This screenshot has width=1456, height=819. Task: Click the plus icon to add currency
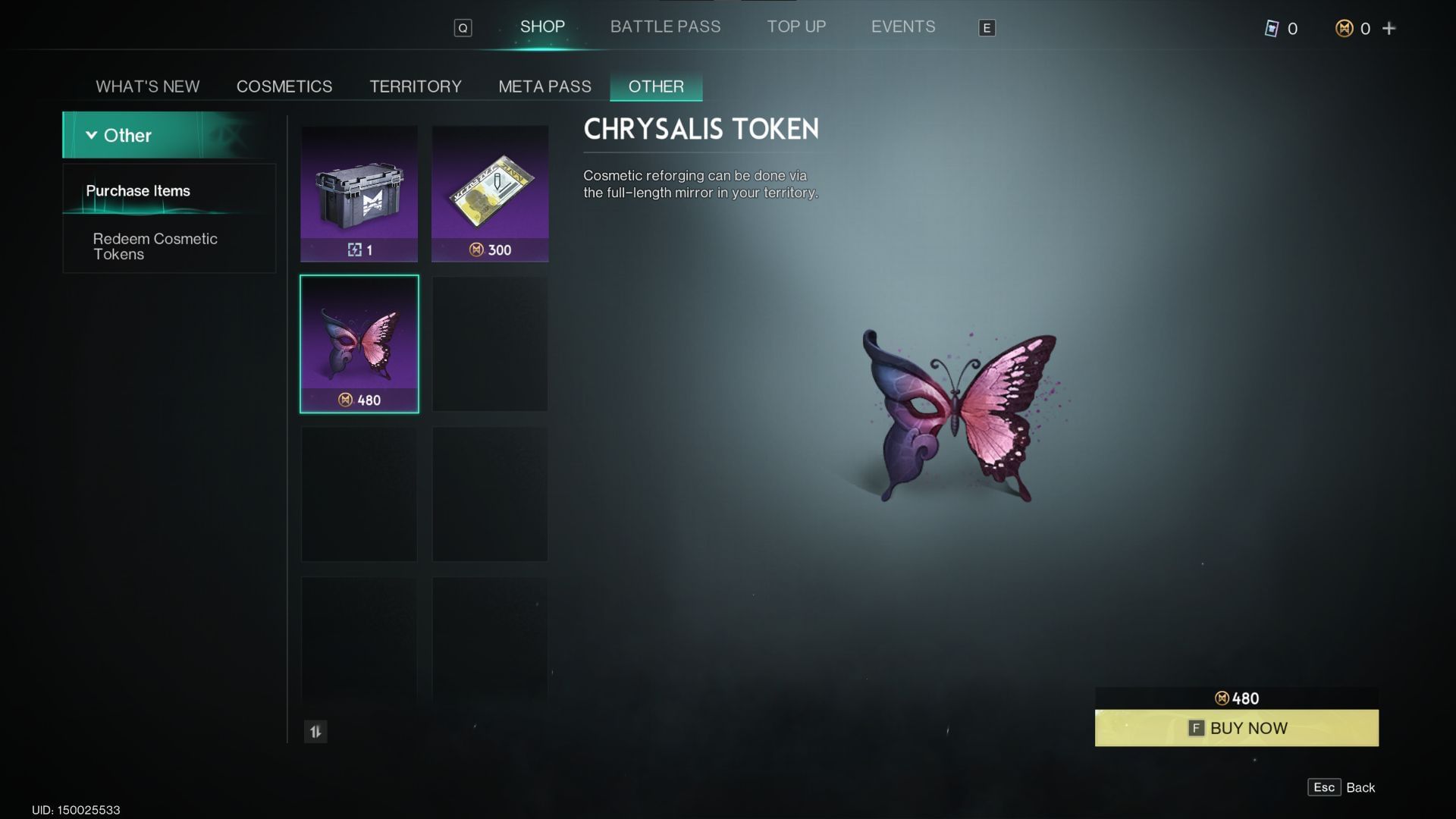1389,28
